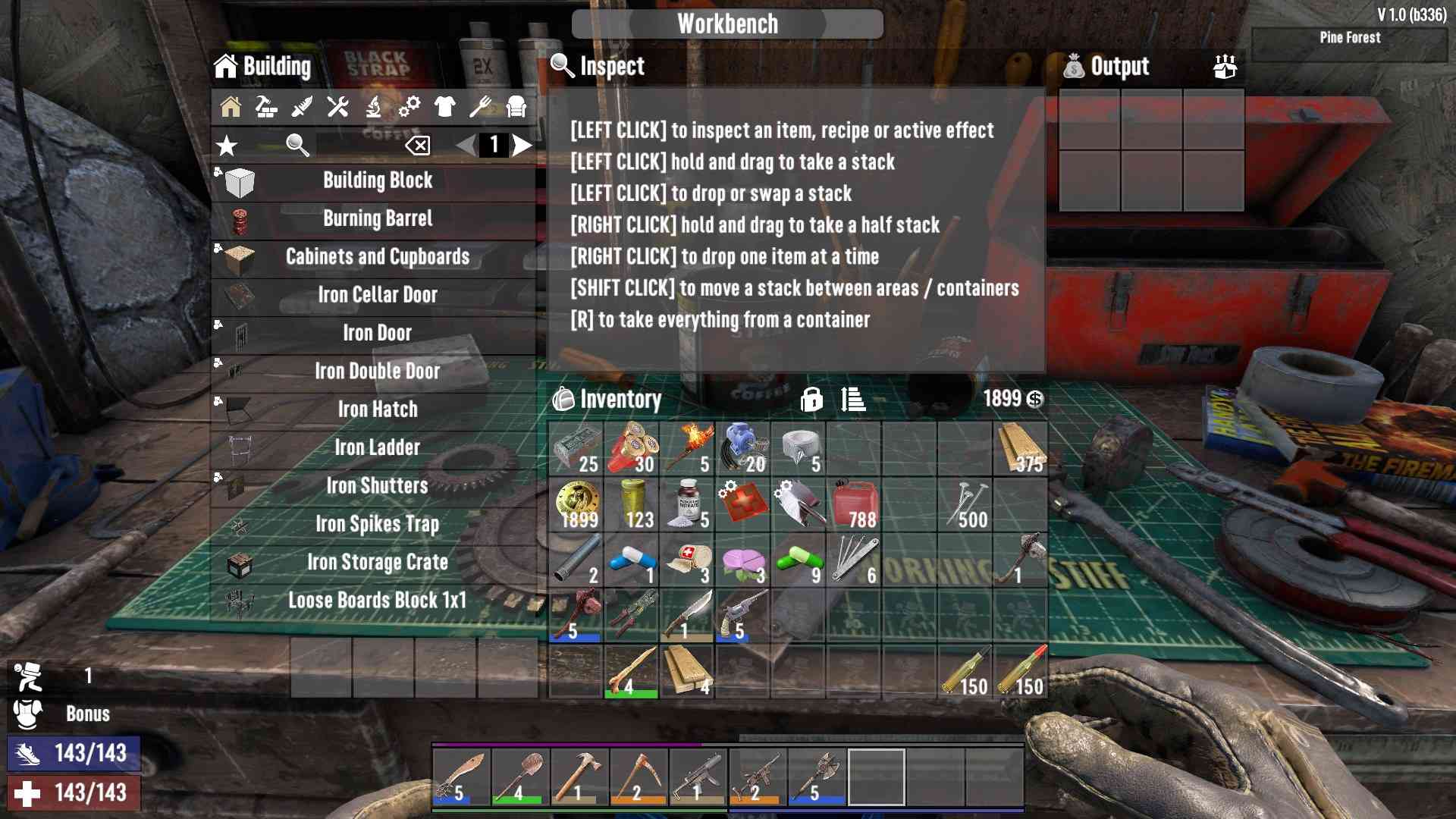Pick the Iron Spikes Trap recipe

(x=377, y=524)
